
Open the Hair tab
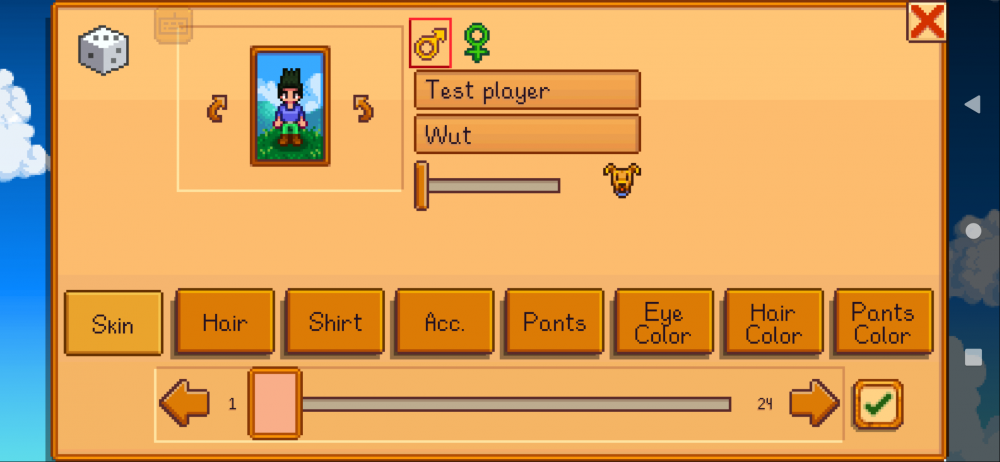tap(225, 322)
